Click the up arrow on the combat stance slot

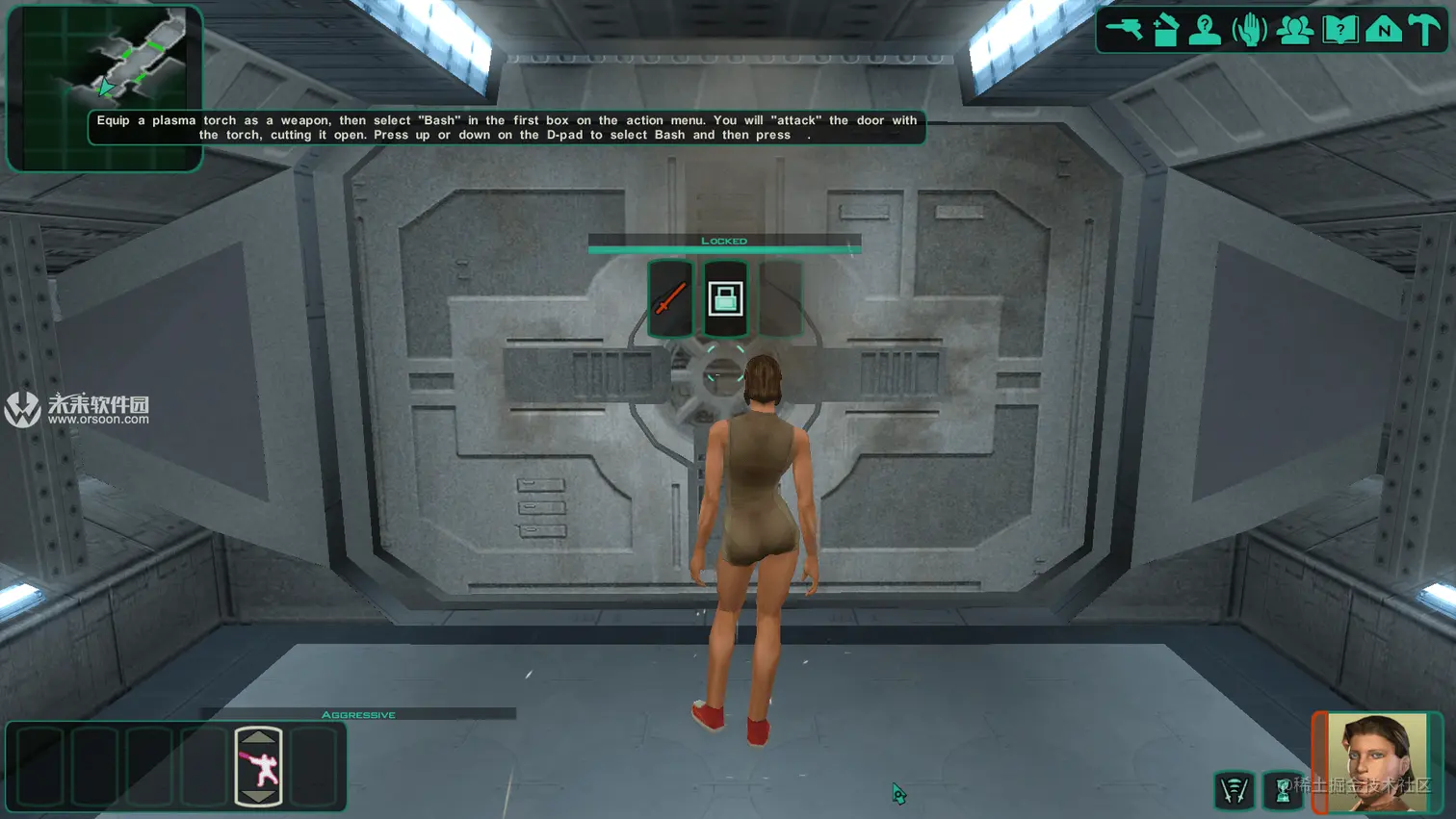pyautogui.click(x=258, y=737)
